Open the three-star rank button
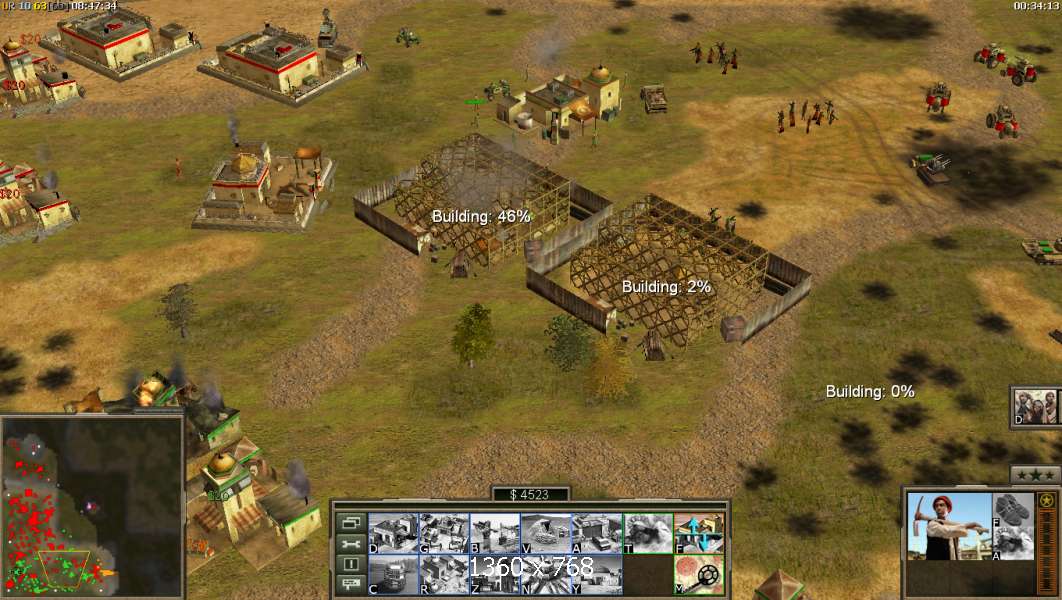 tap(1035, 474)
